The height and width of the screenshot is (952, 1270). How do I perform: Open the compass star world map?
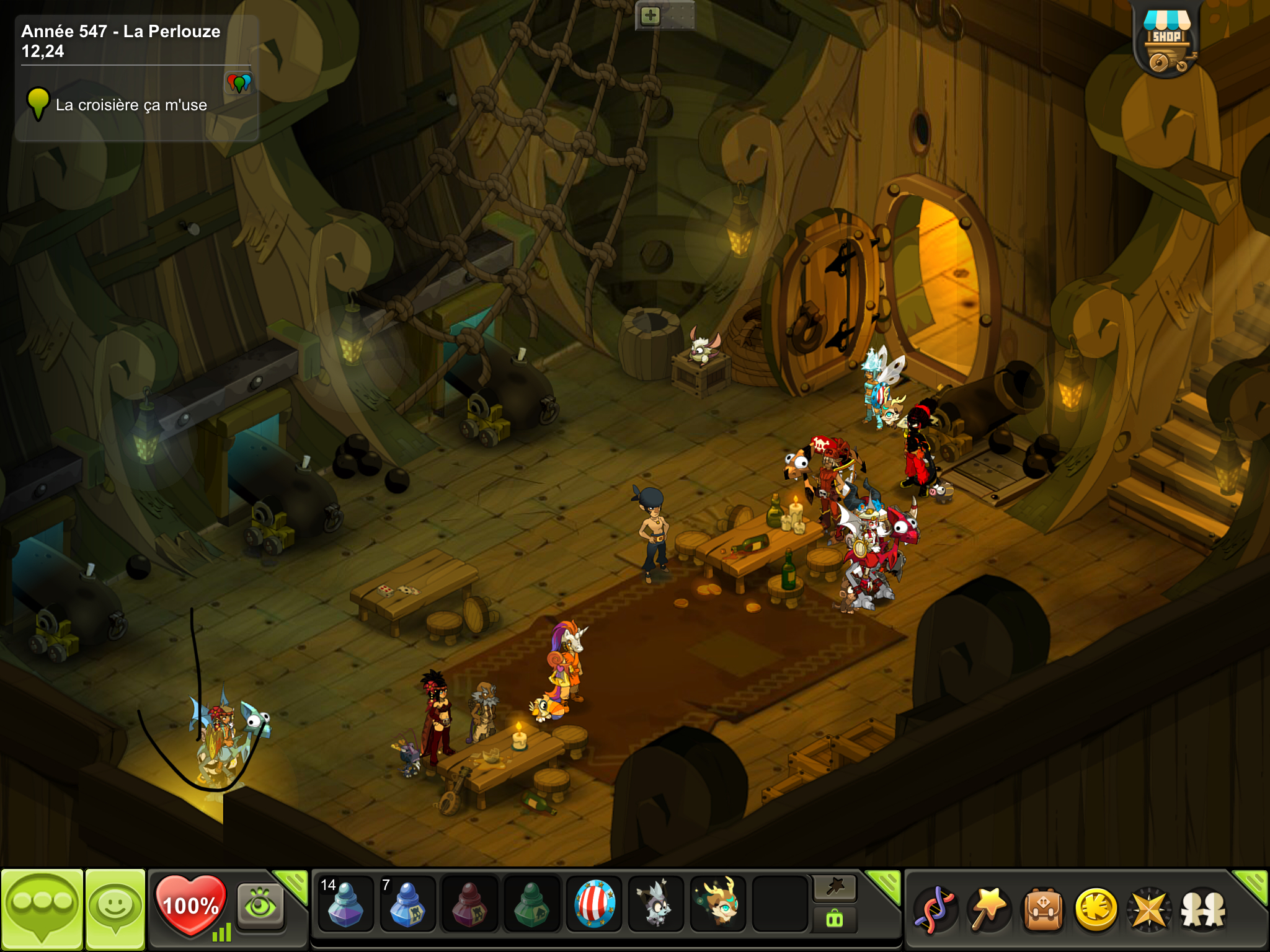(1149, 910)
